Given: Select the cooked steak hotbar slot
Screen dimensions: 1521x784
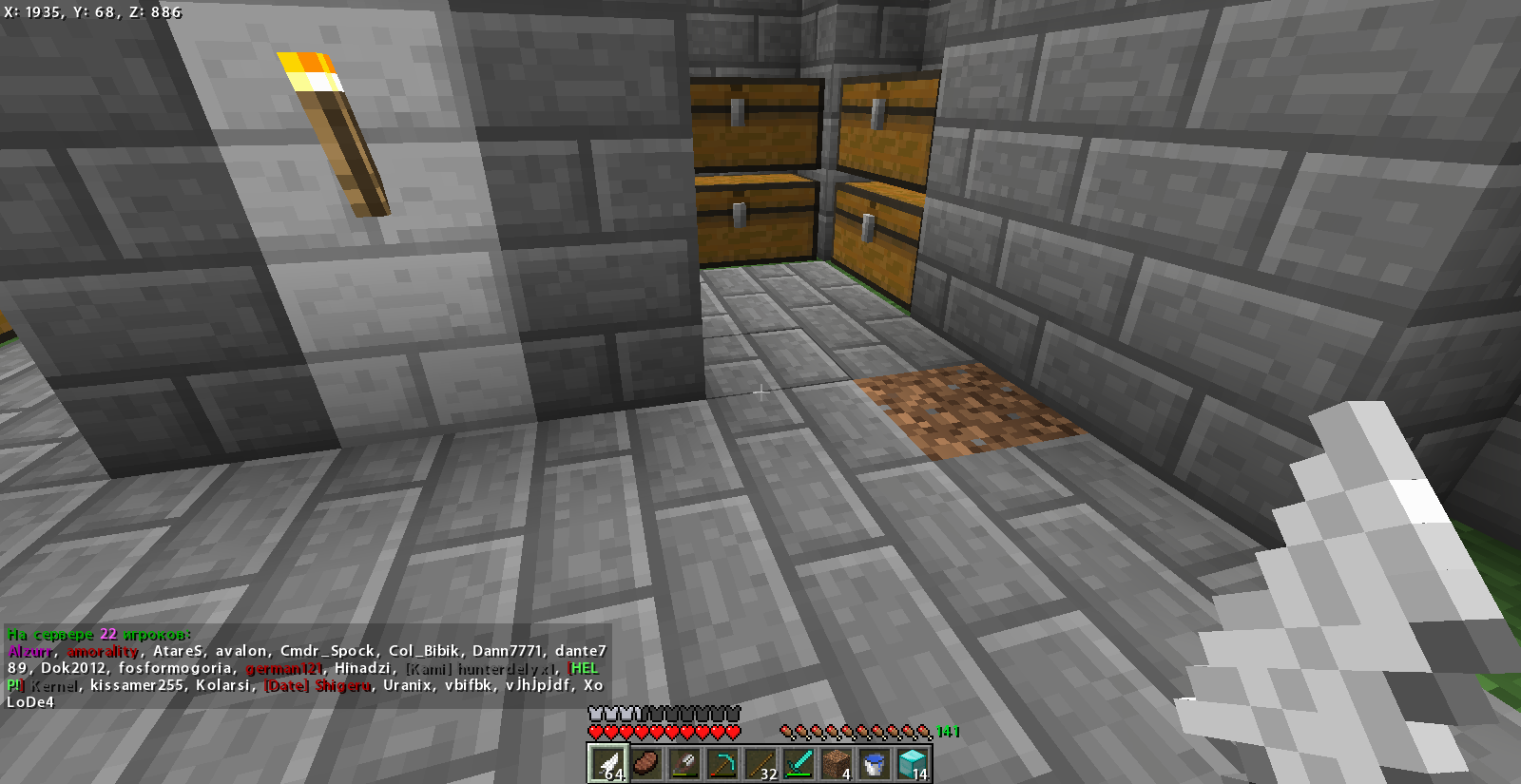Looking at the screenshot, I should click(645, 763).
